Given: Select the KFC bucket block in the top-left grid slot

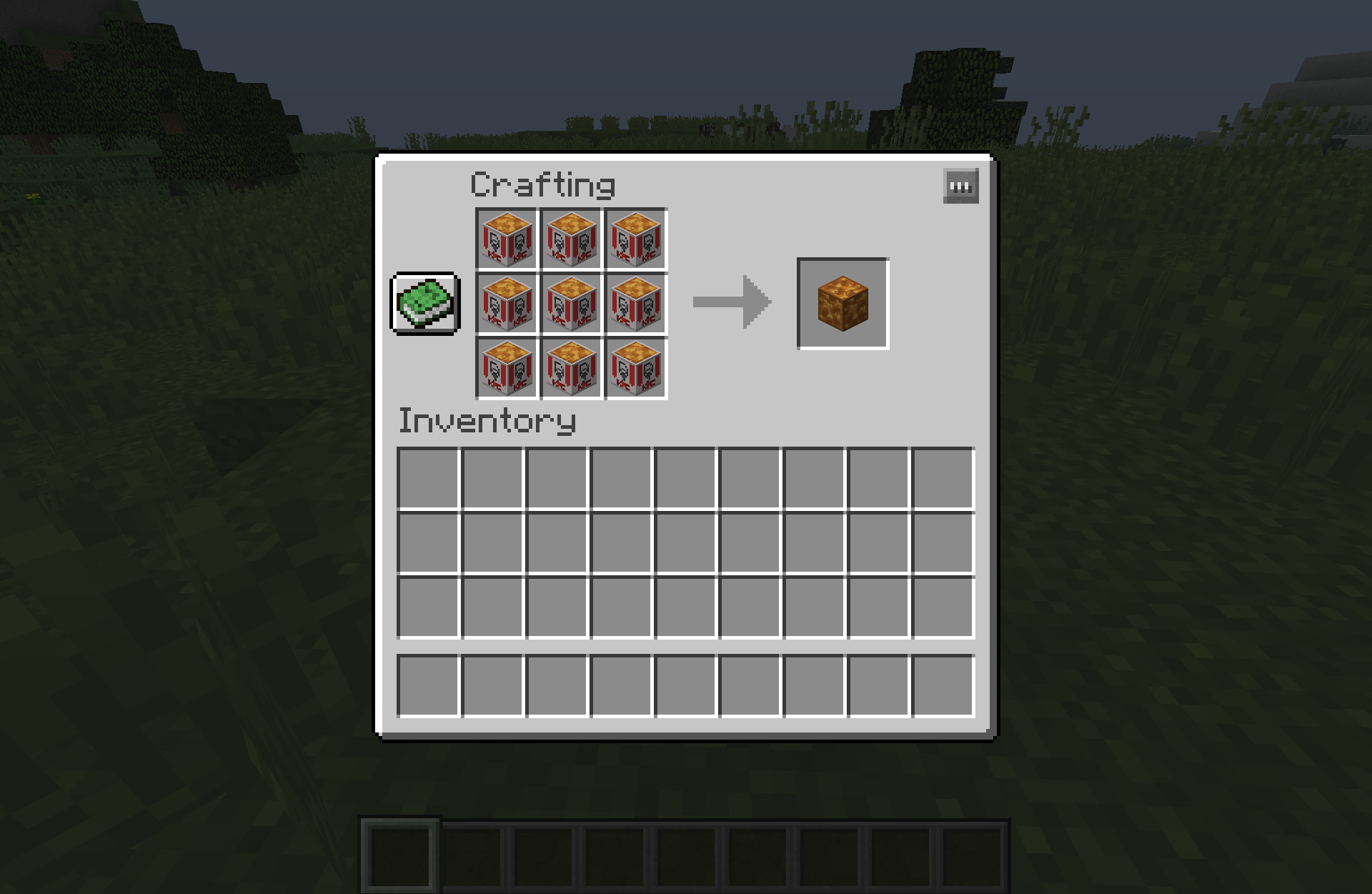Looking at the screenshot, I should pos(506,239).
